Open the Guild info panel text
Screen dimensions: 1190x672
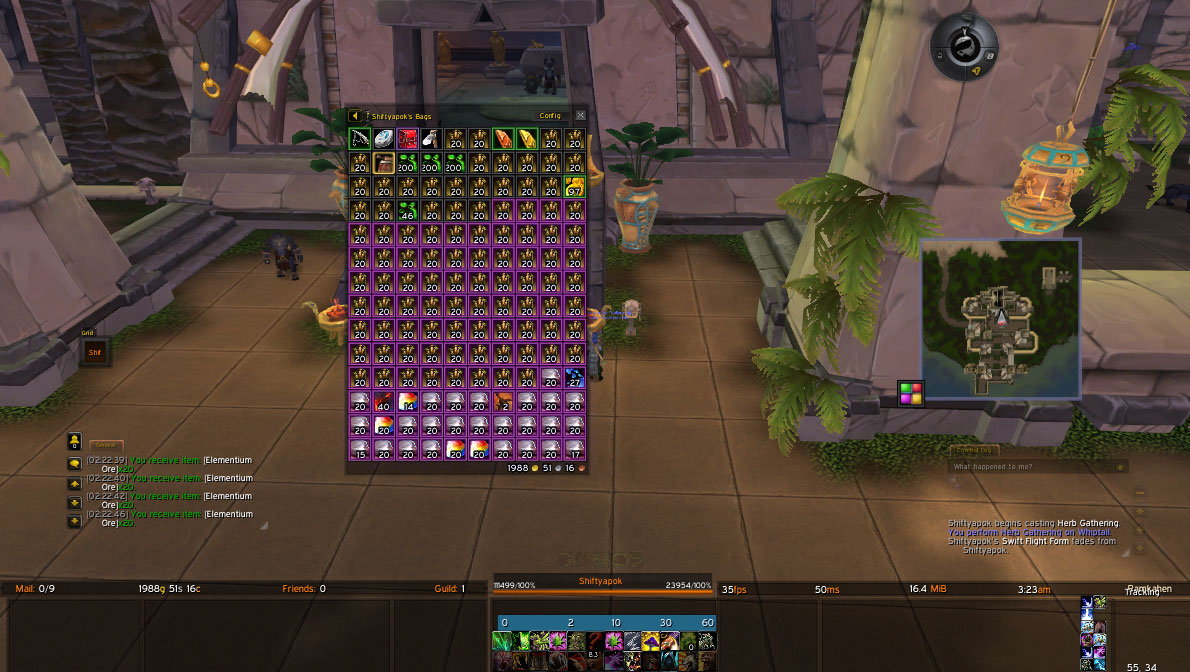point(449,589)
